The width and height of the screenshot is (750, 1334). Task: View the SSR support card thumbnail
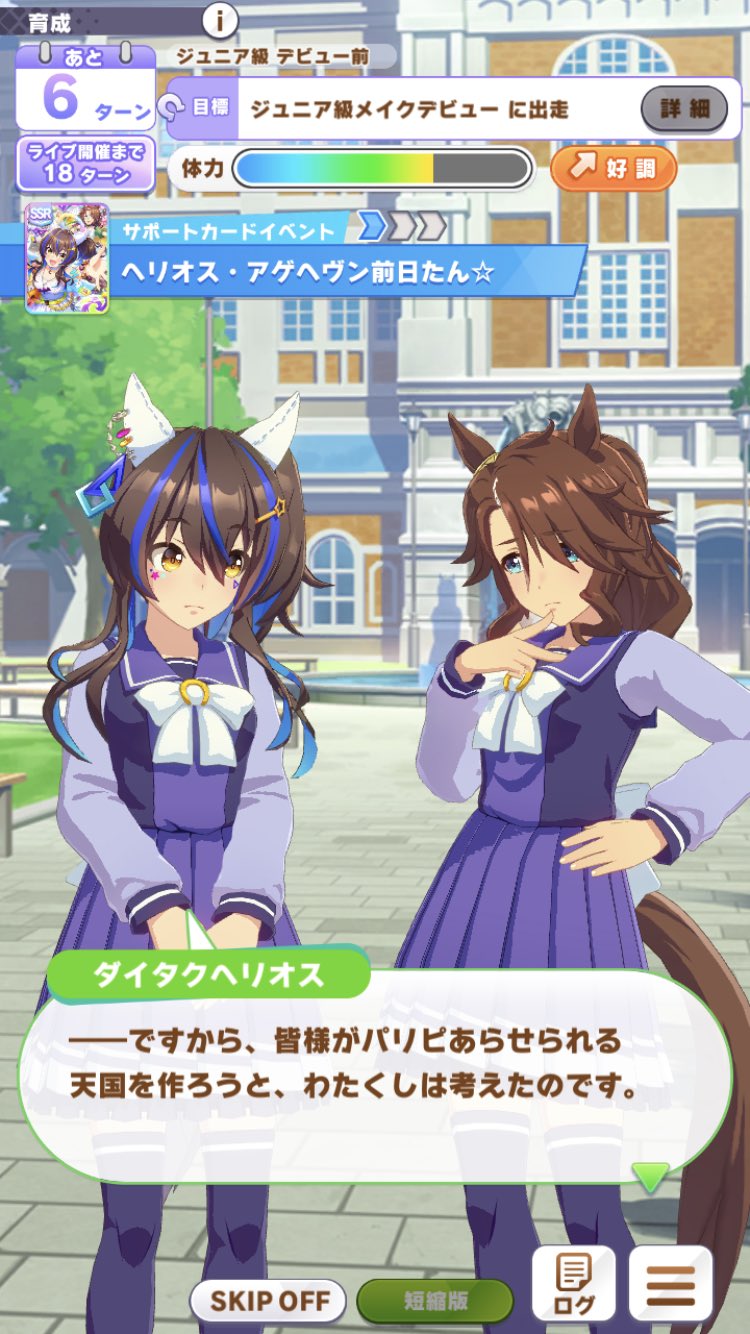53,257
